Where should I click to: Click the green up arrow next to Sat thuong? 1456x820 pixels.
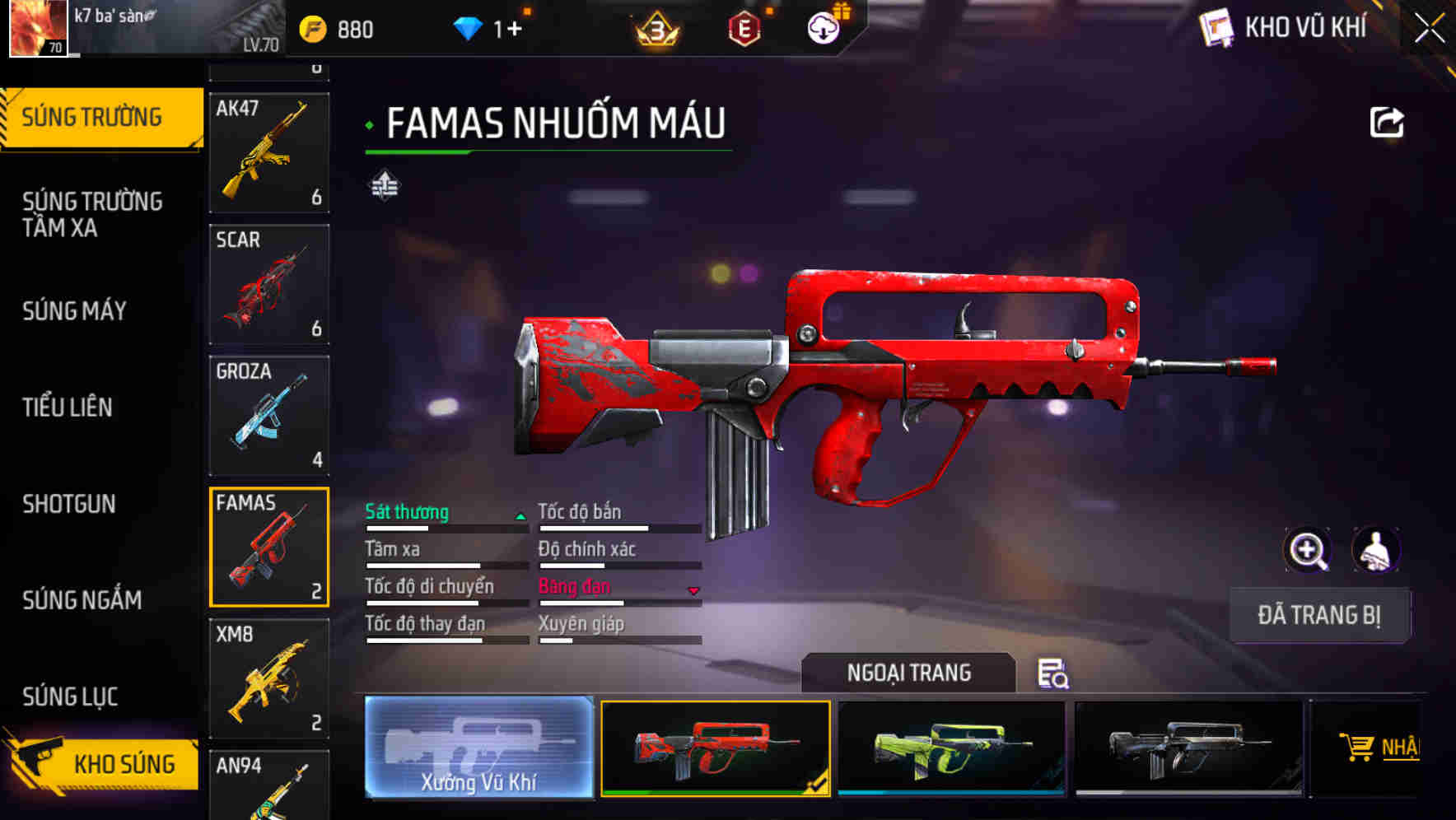coord(520,515)
